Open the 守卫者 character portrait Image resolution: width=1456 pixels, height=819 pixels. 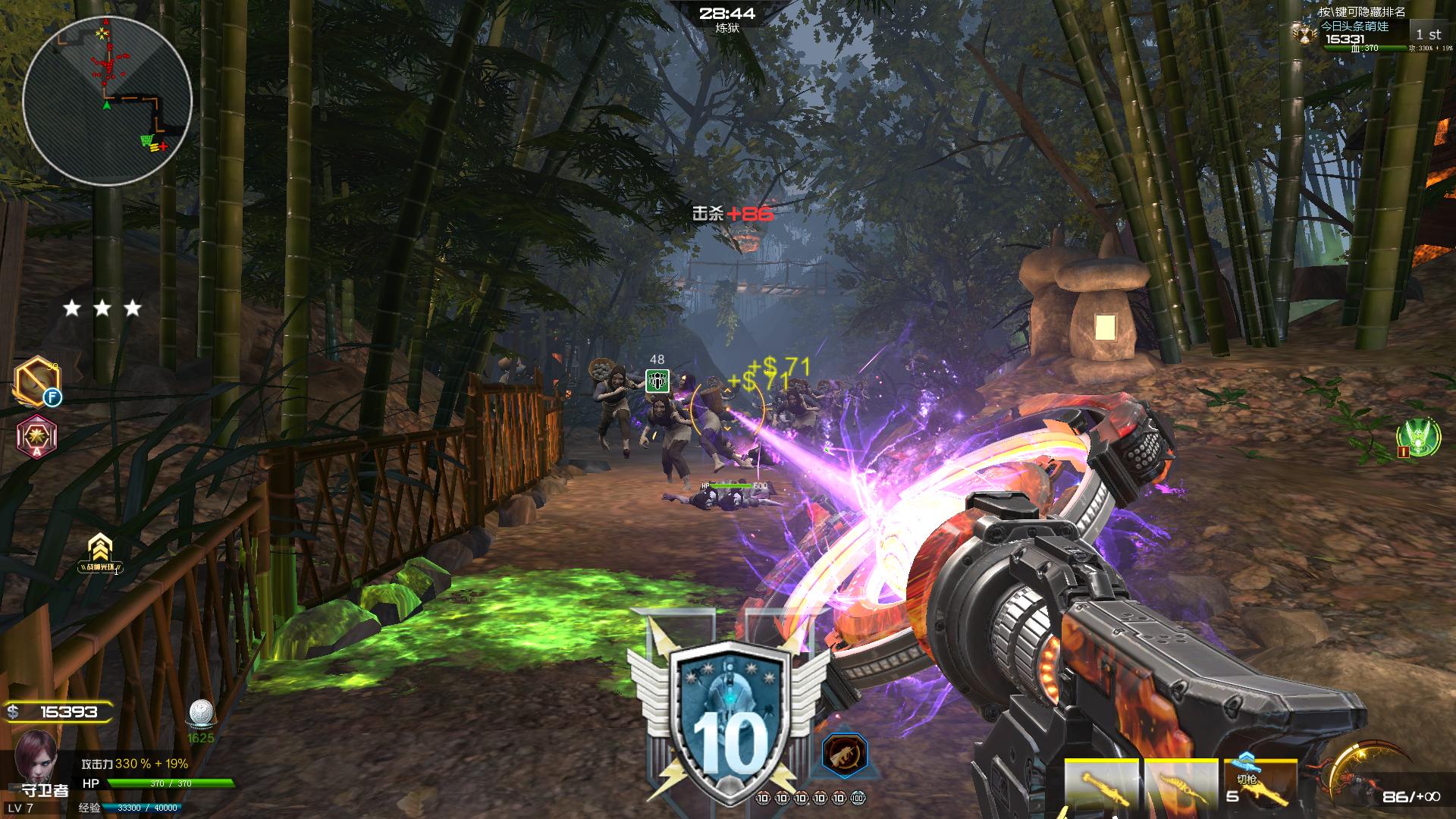pos(36,757)
